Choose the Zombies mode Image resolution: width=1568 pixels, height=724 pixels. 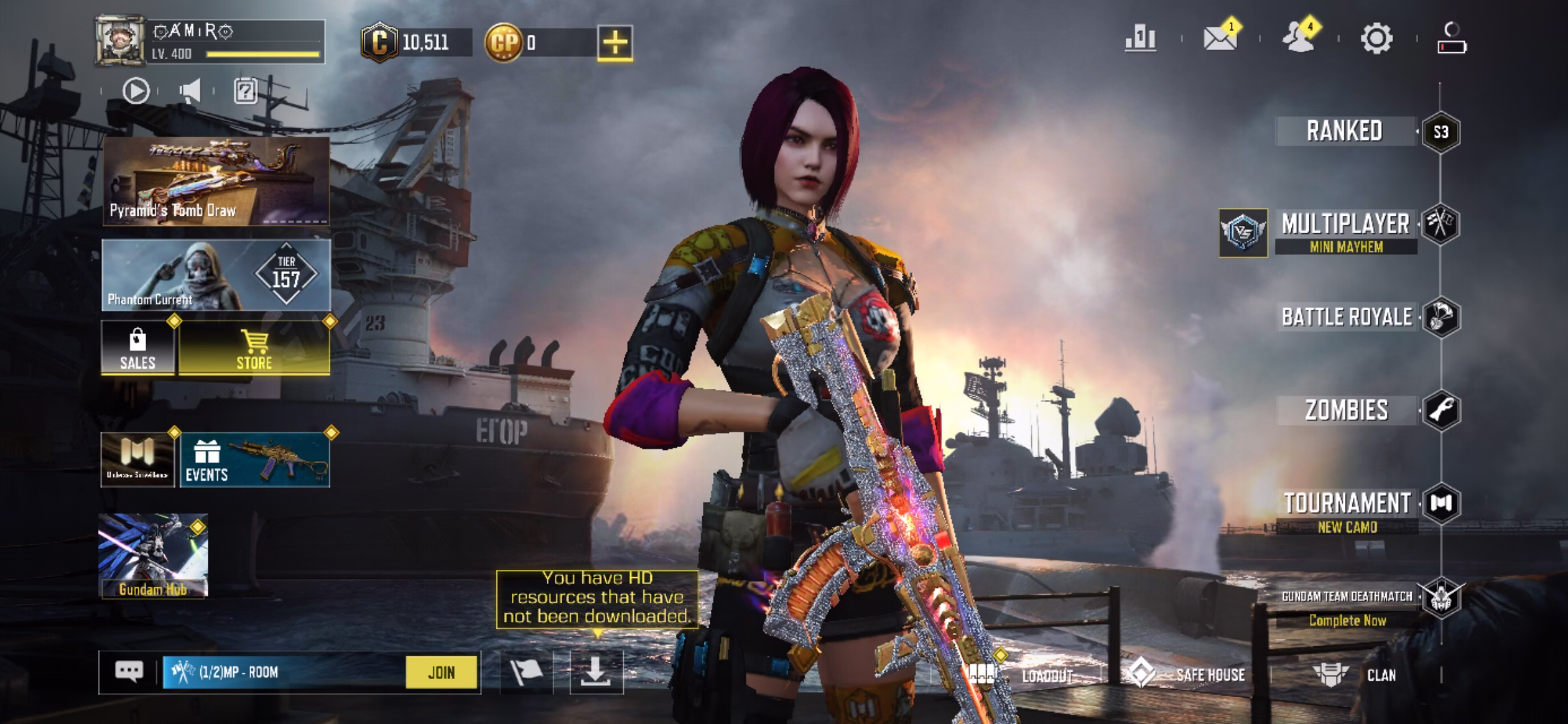pos(1346,410)
